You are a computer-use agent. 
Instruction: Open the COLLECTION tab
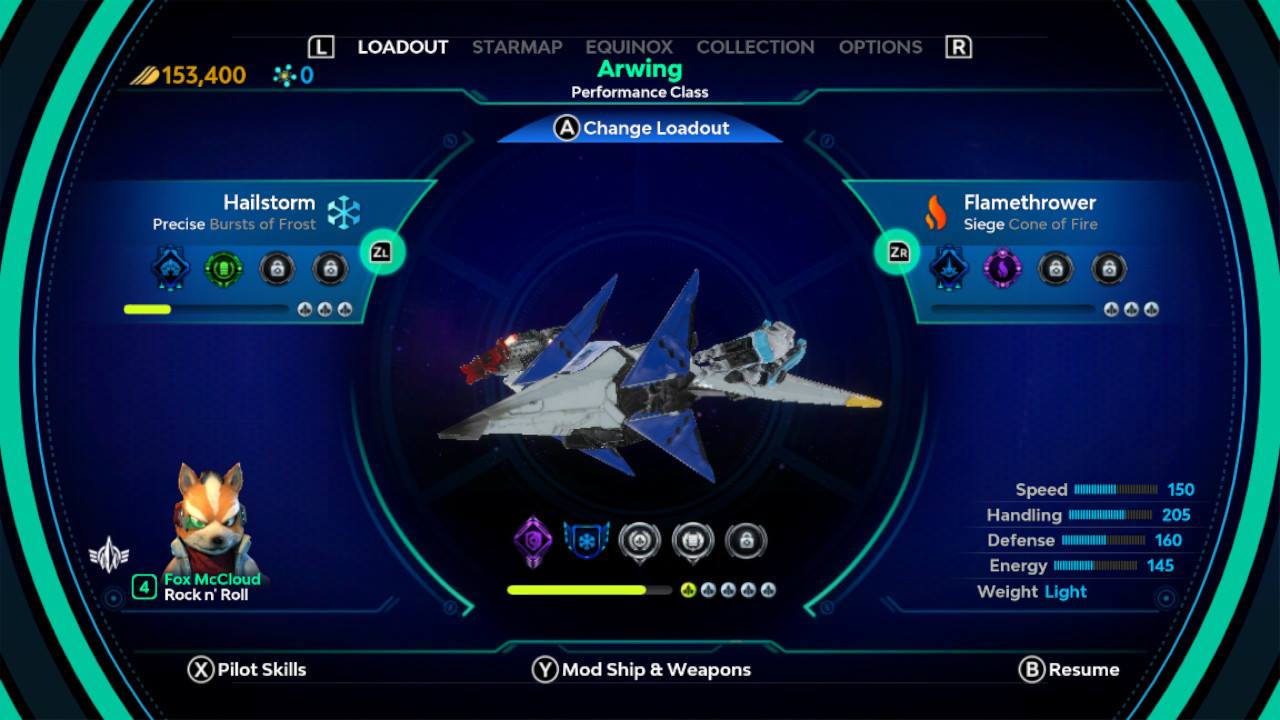click(755, 47)
